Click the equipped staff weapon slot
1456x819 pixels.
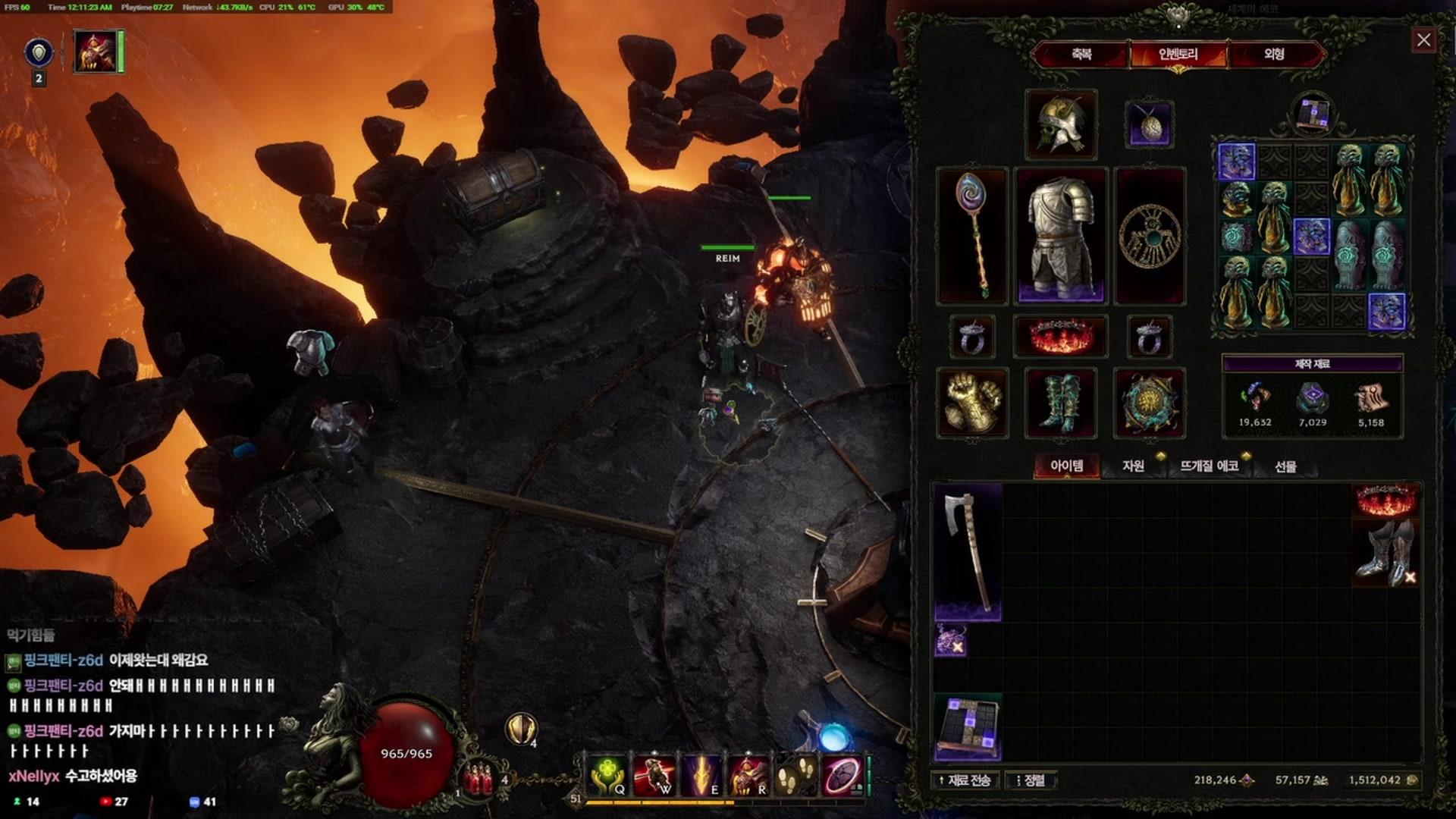coord(971,236)
